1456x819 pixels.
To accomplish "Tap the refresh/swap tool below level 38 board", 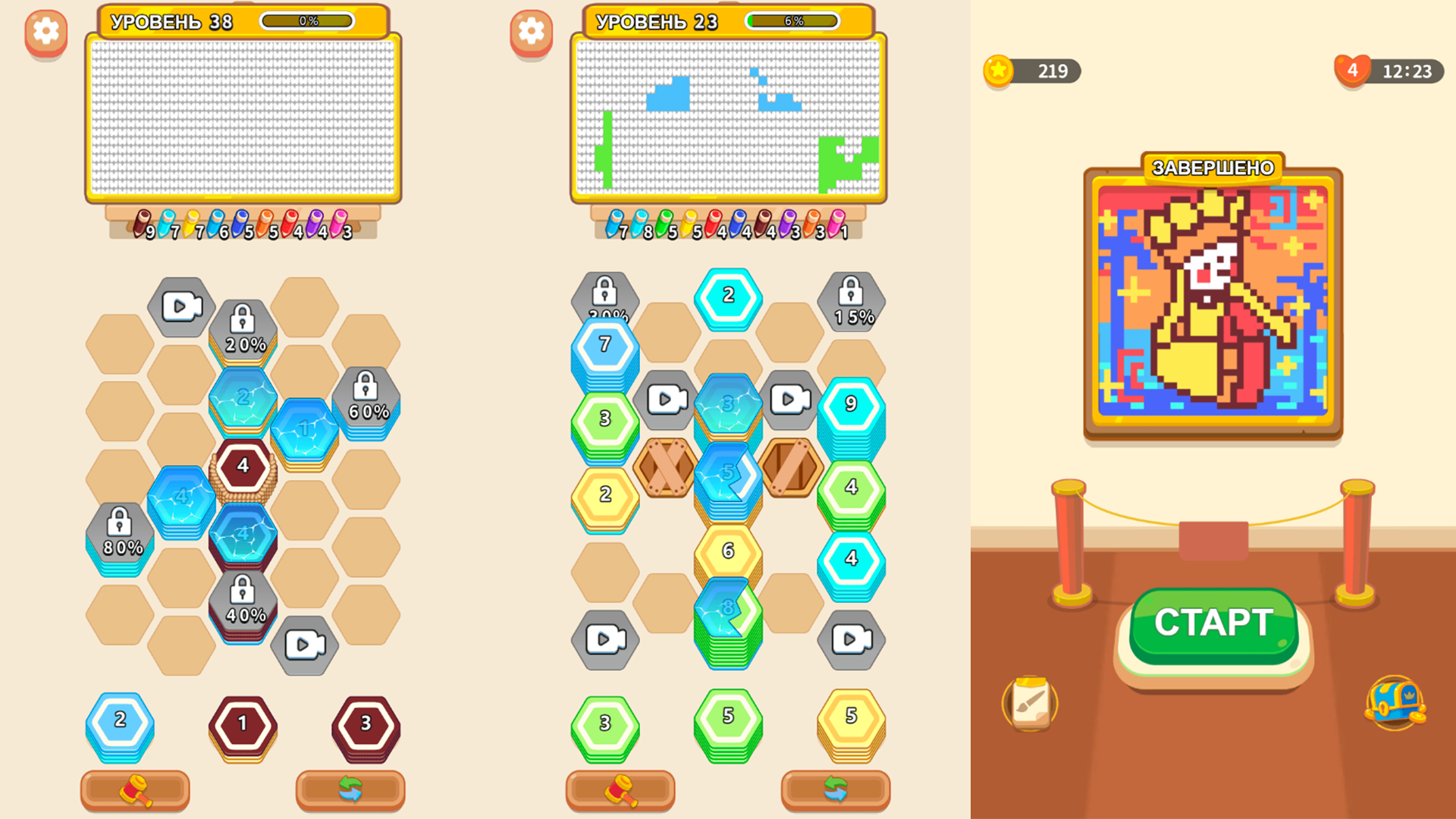I will point(350,790).
